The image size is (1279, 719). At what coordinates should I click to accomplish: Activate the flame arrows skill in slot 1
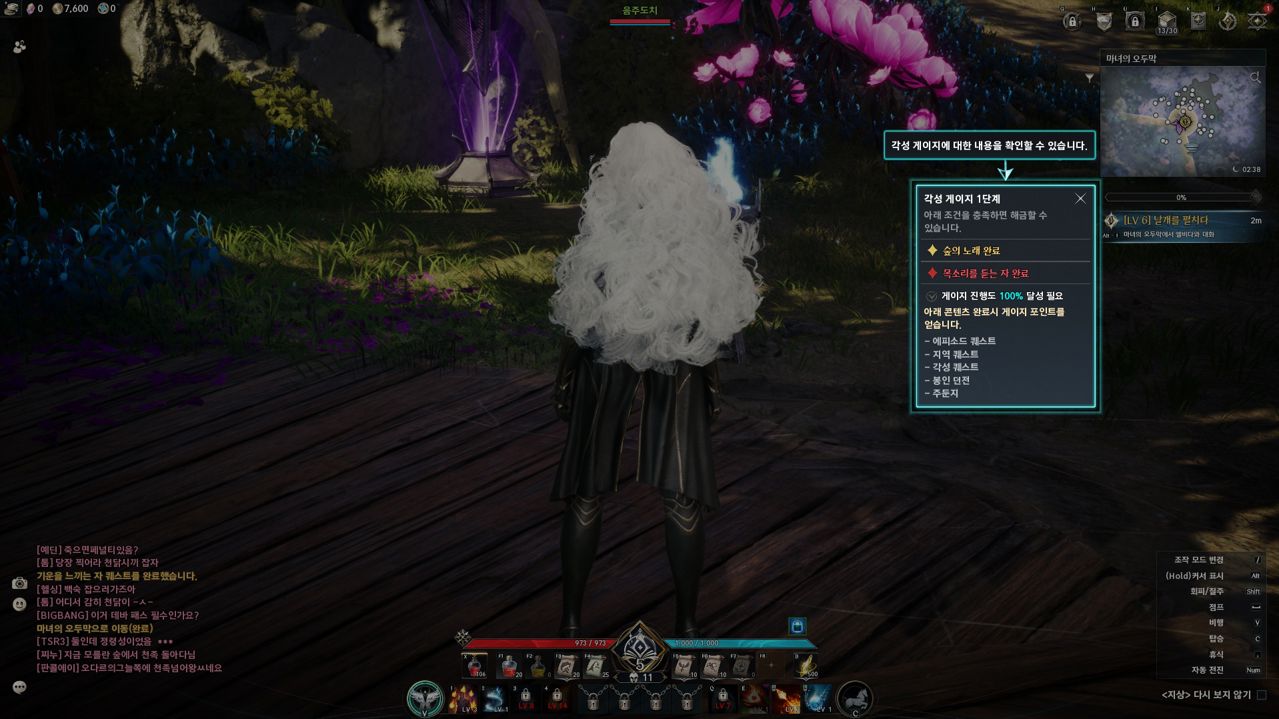click(x=464, y=699)
